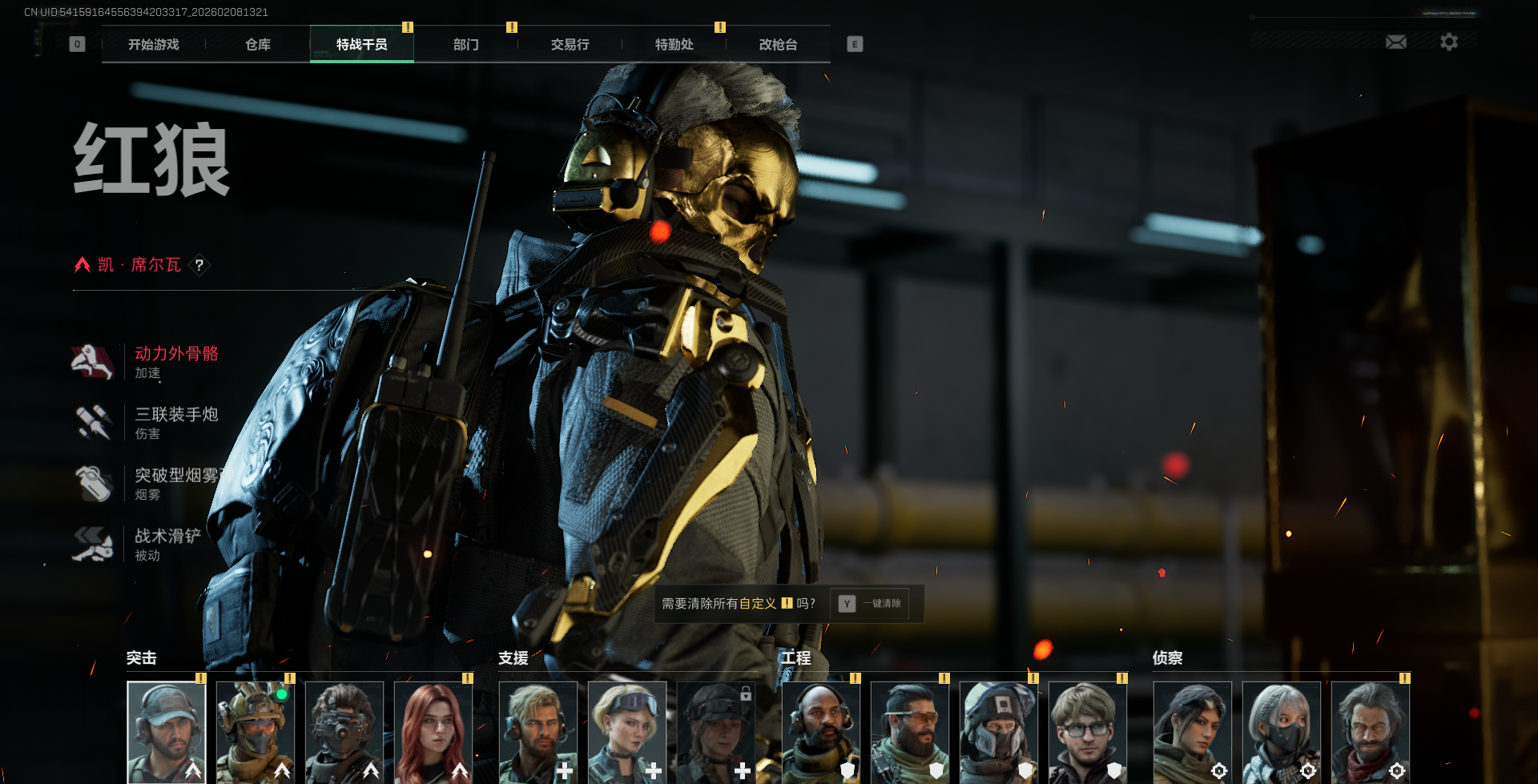
Task: Open settings via the gear icon
Action: [x=1449, y=42]
